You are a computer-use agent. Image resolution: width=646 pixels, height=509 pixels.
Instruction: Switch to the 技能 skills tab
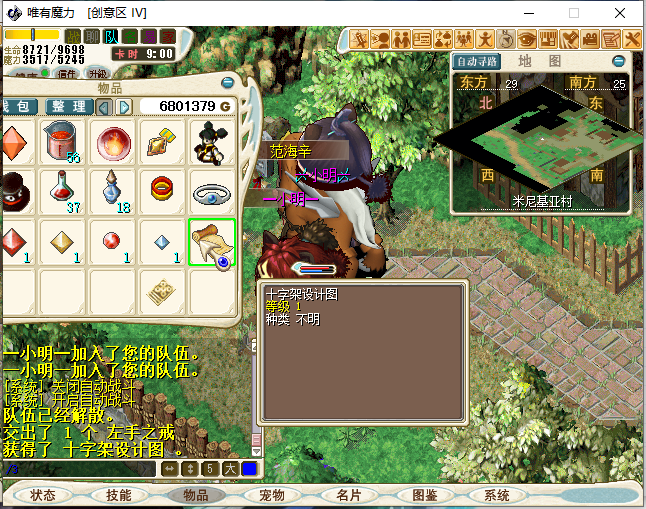118,495
